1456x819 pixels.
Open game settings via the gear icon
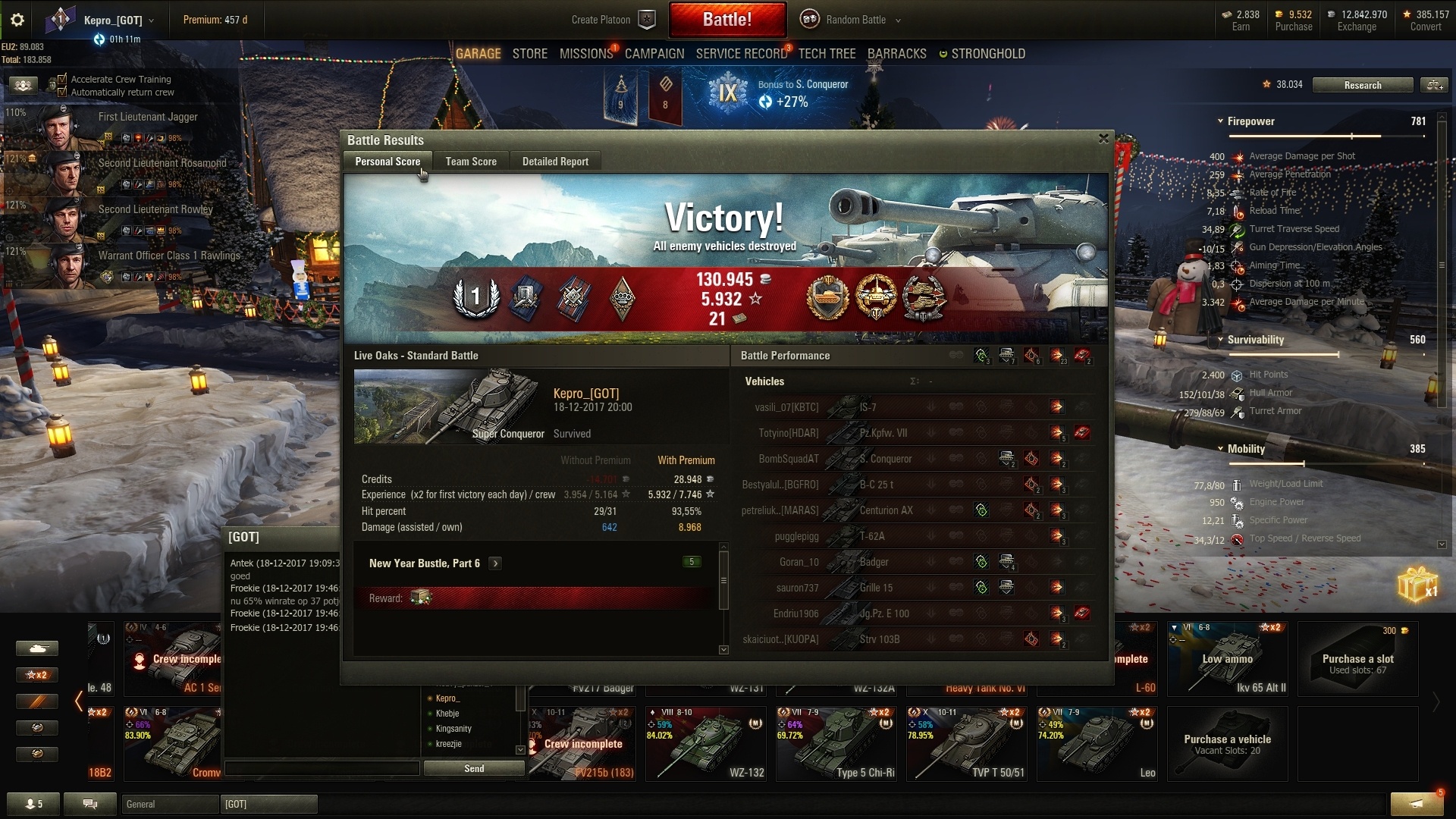pyautogui.click(x=17, y=20)
